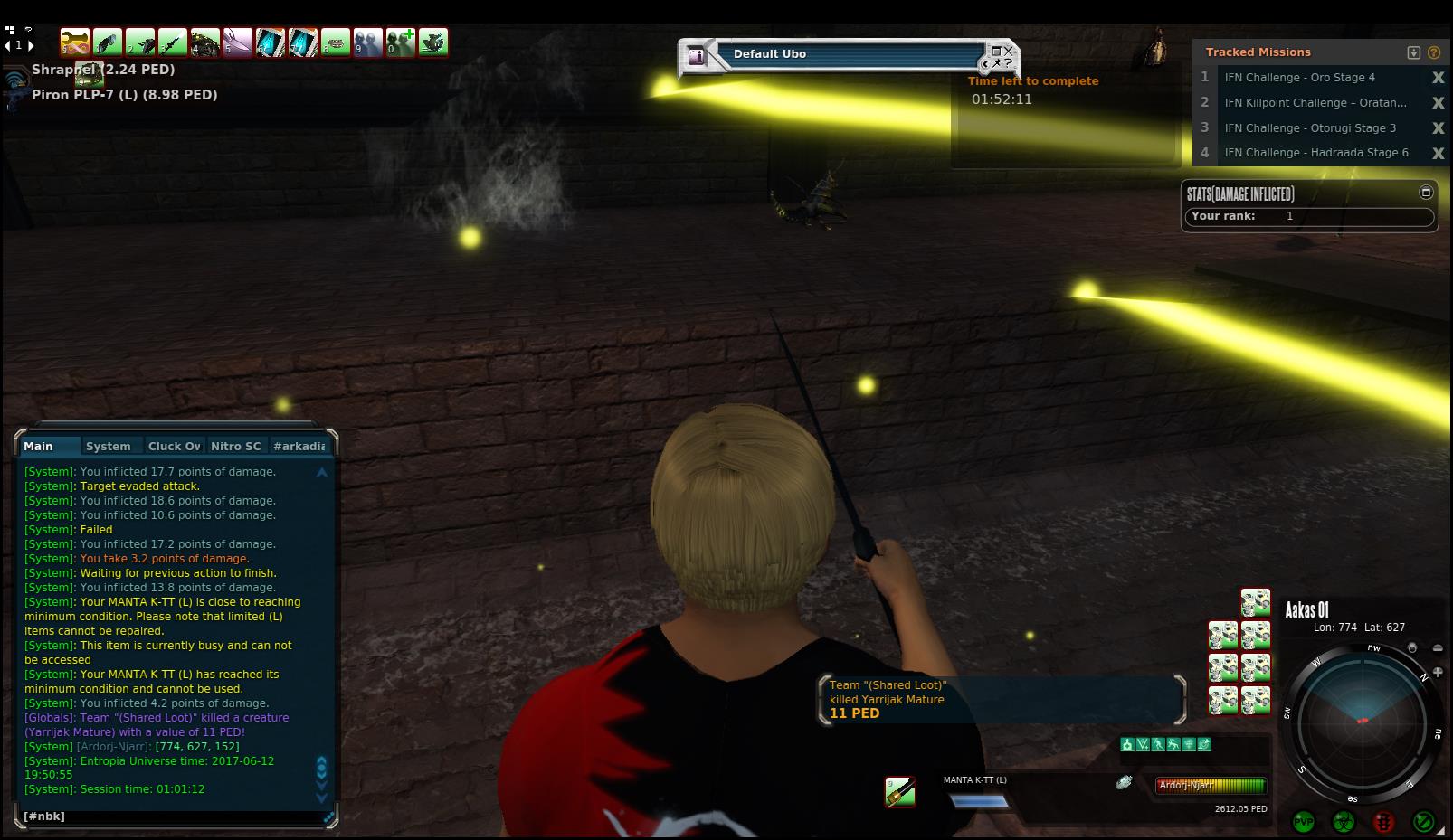
Task: Select the knife in hotbar slot 5
Action: click(x=238, y=42)
